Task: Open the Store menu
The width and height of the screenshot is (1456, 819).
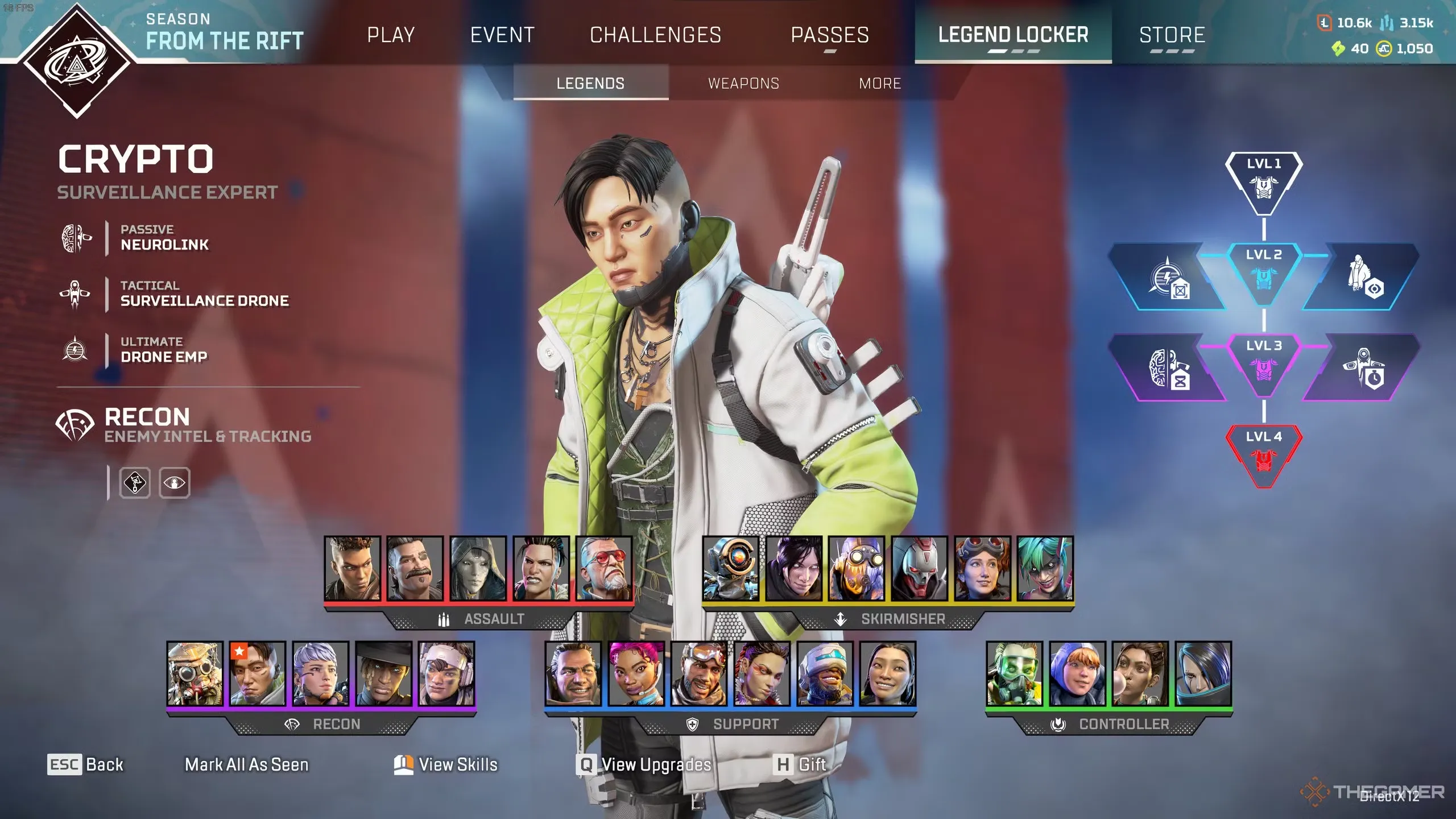Action: (x=1173, y=35)
